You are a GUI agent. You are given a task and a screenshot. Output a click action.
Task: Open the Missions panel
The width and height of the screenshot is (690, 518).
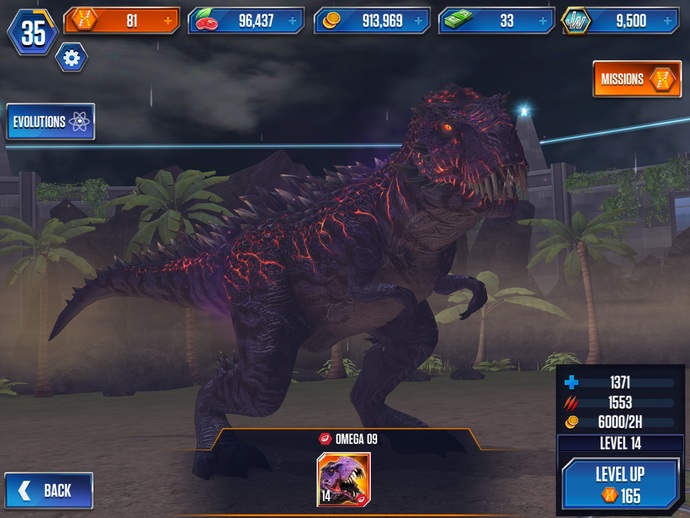click(637, 79)
